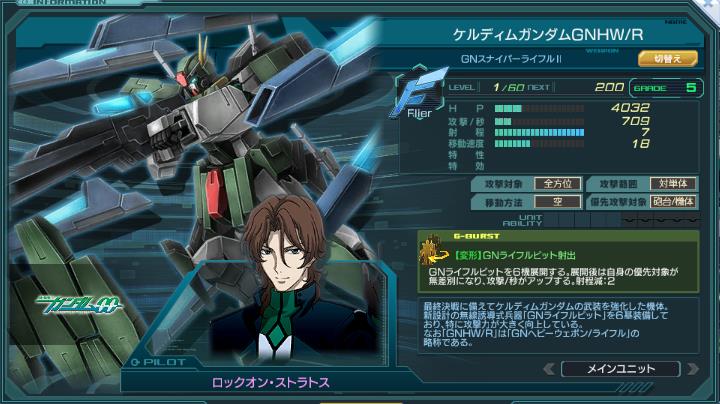Switch weapon with the 切替え button
The image size is (720, 404).
pyautogui.click(x=667, y=59)
